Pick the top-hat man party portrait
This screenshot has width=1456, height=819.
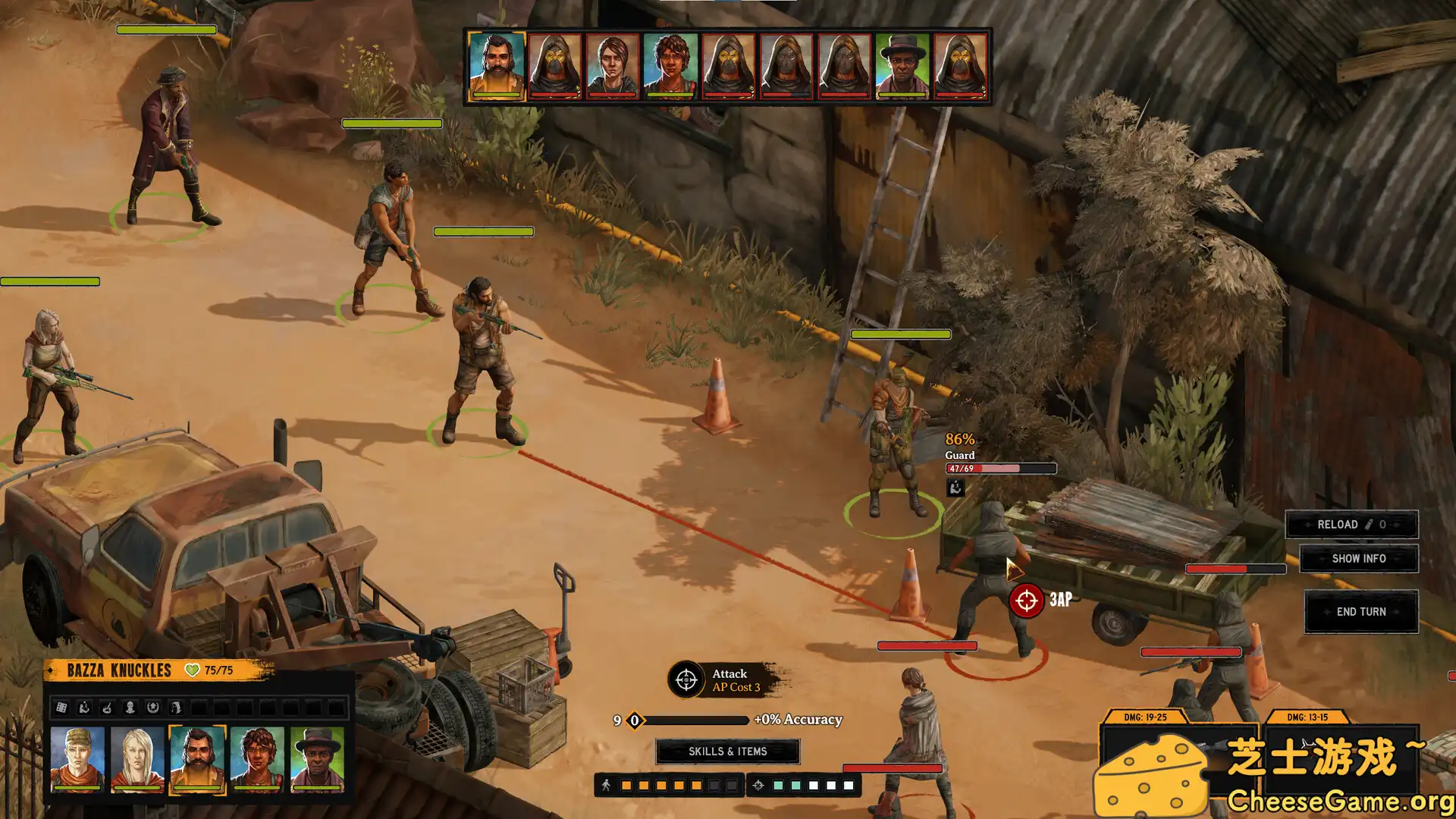click(317, 759)
